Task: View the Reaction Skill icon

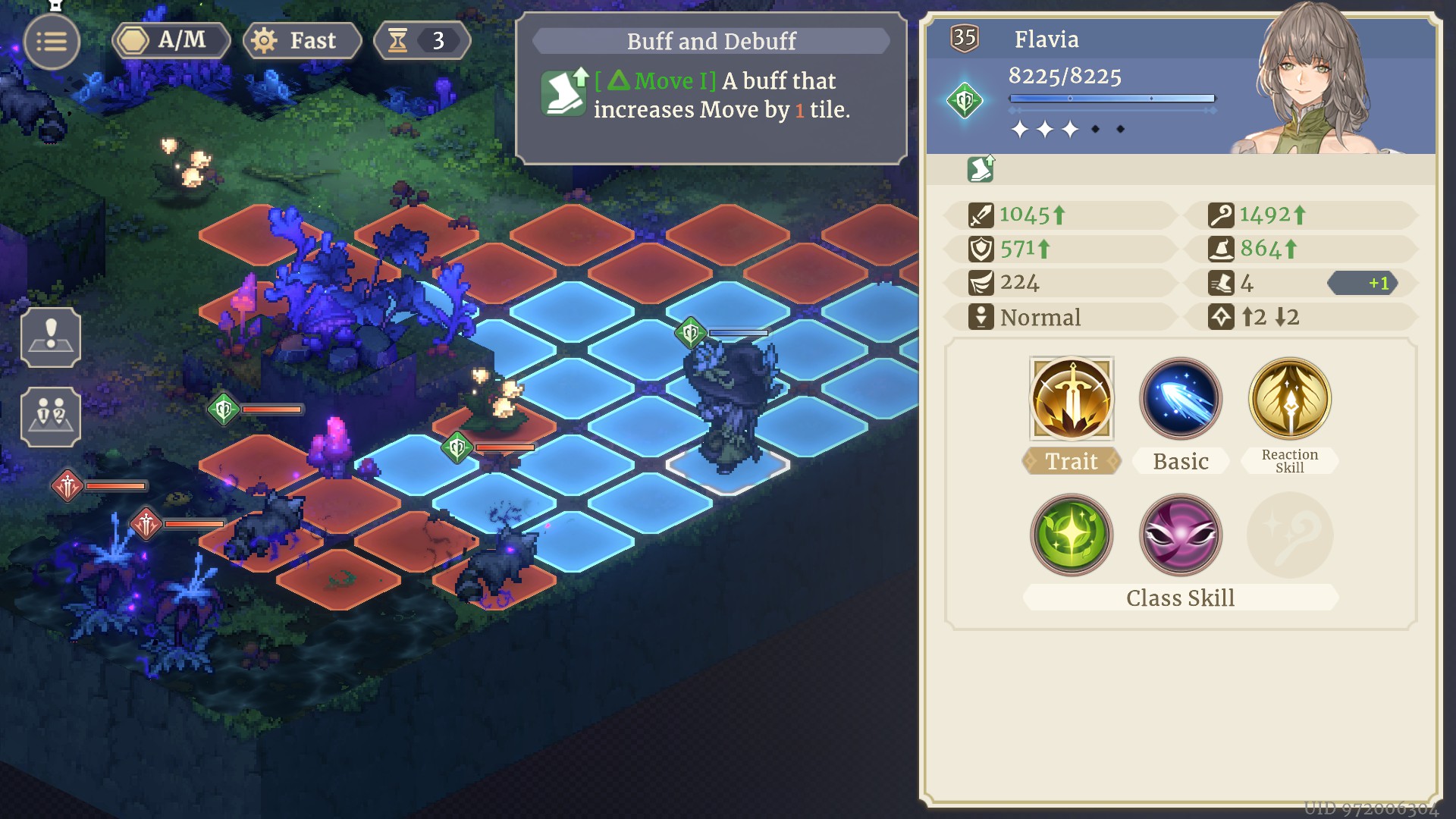Action: point(1289,399)
